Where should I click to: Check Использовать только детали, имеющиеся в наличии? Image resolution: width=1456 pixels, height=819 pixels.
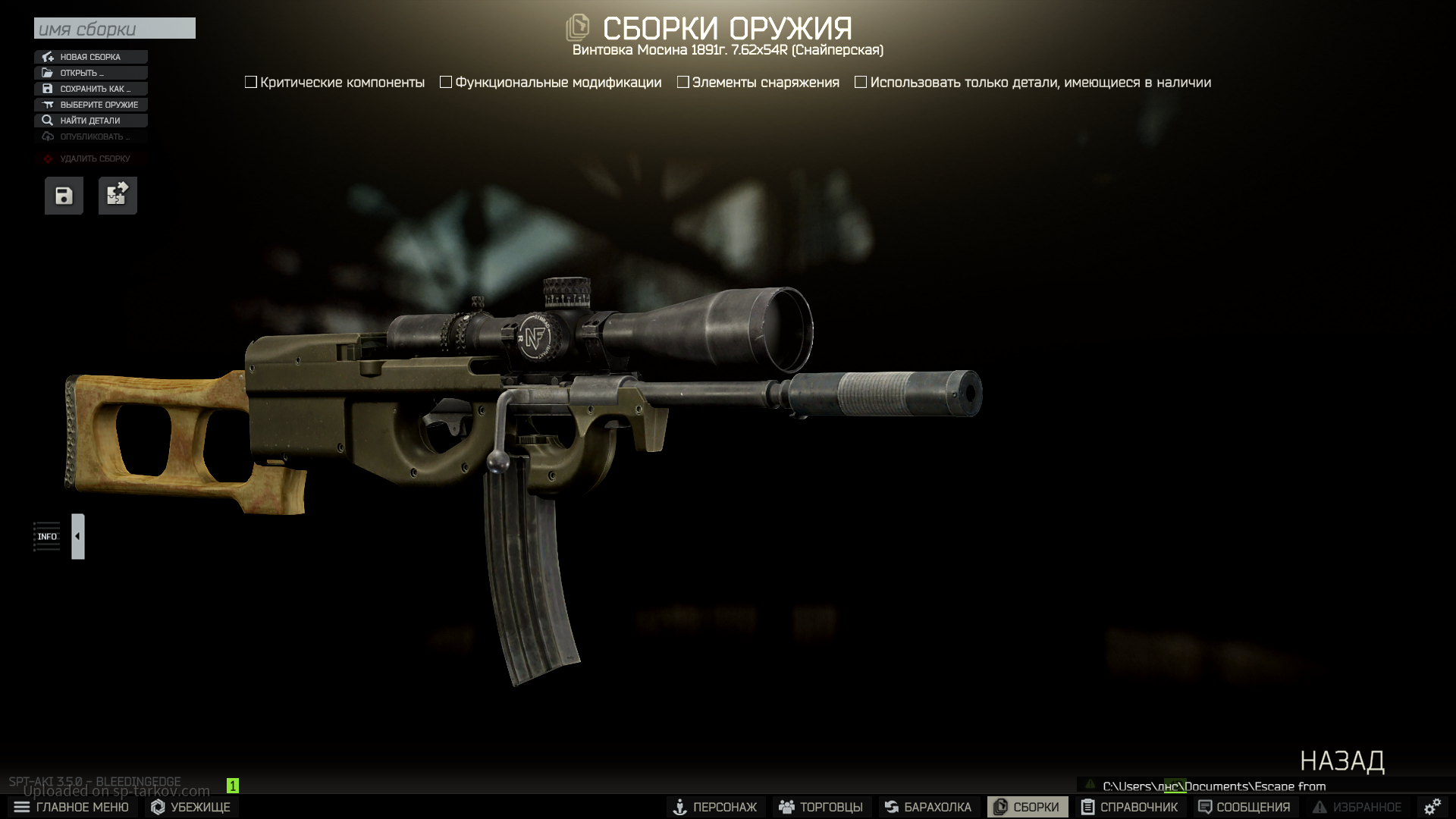pyautogui.click(x=861, y=82)
